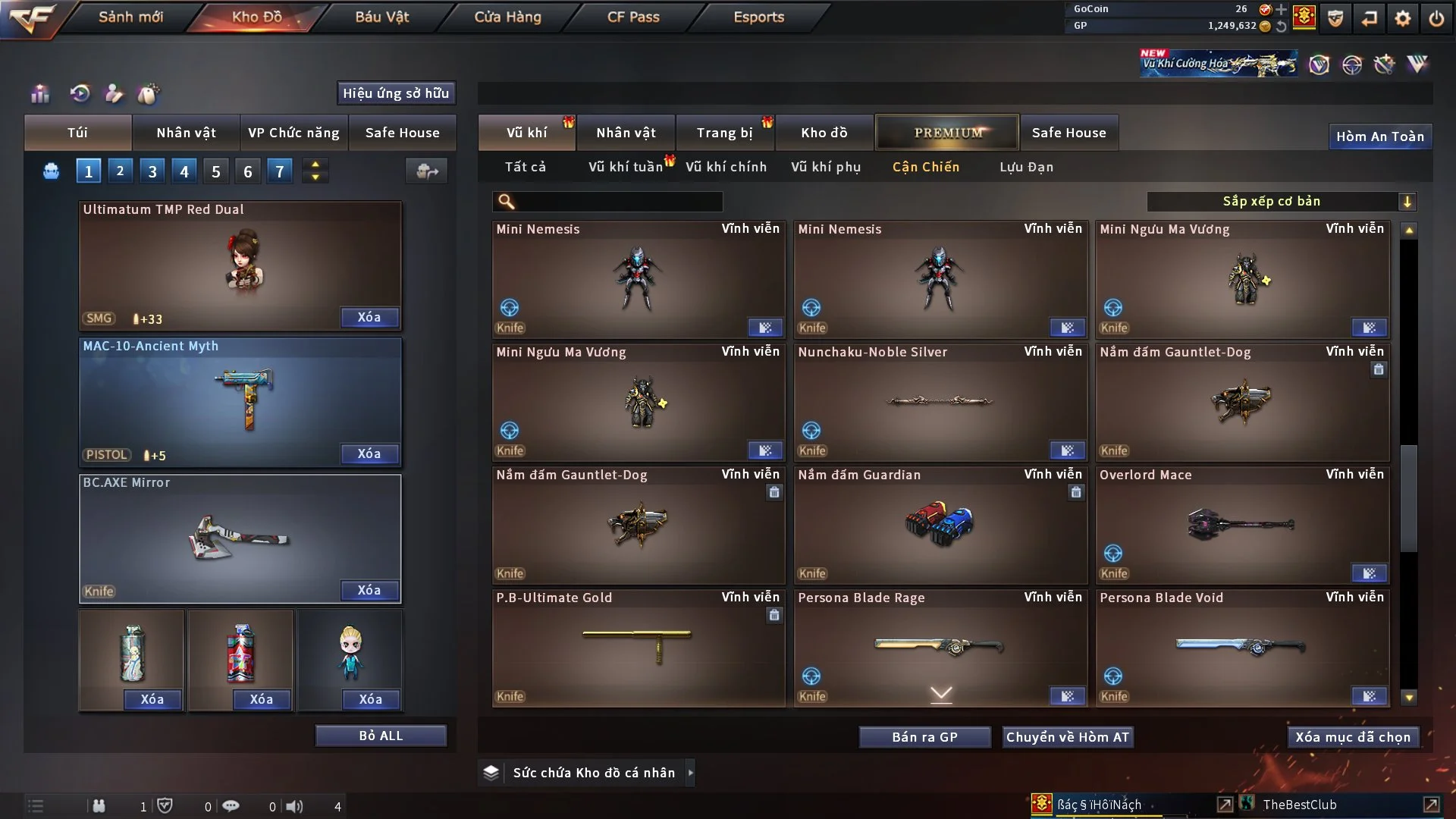Expand the Sức chứa Kho đồ cá nhân section
This screenshot has width=1456, height=819.
click(691, 773)
